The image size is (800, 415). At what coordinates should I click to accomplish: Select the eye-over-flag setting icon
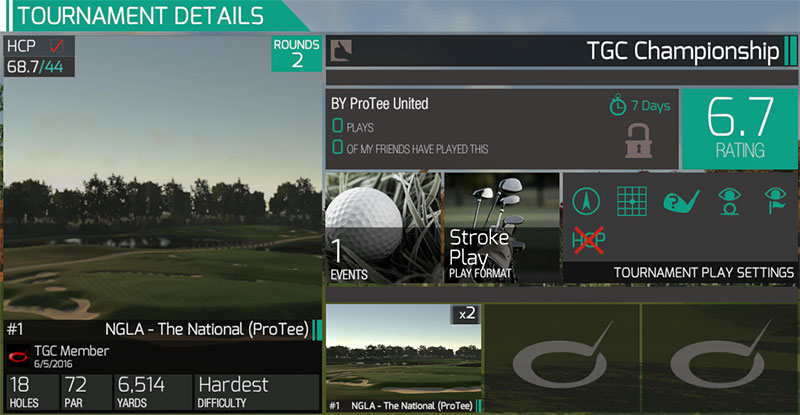coord(774,202)
